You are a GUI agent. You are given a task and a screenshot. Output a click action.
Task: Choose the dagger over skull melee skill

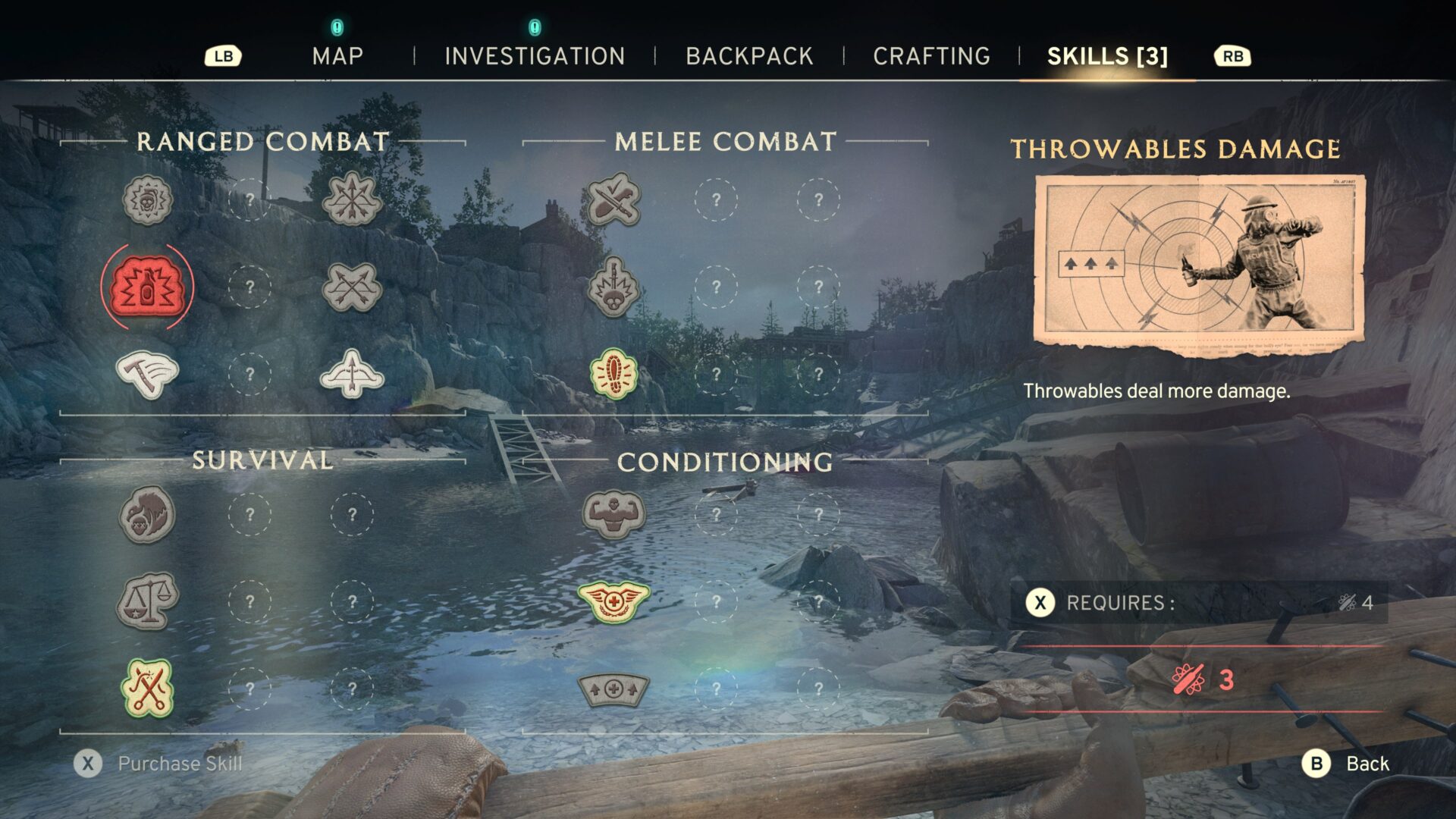pyautogui.click(x=613, y=287)
